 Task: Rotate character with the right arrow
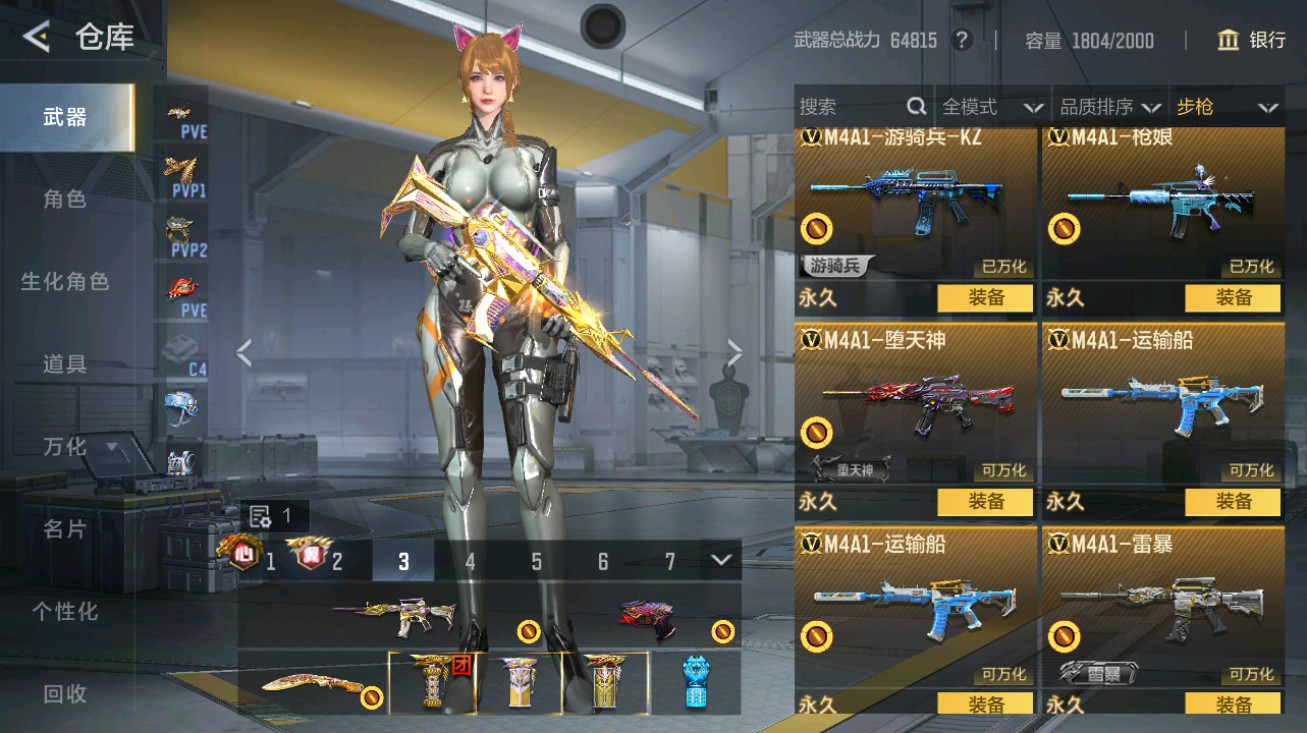(735, 352)
